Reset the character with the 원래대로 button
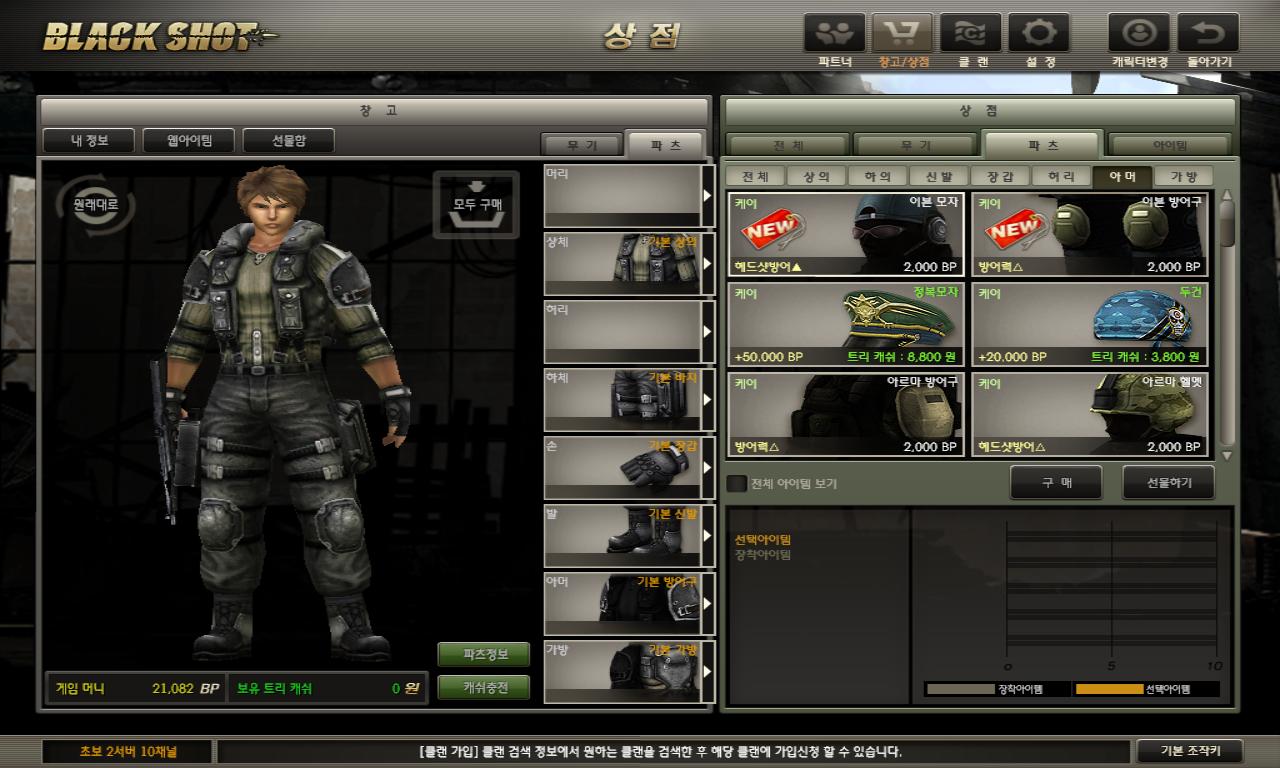The height and width of the screenshot is (768, 1280). [95, 204]
